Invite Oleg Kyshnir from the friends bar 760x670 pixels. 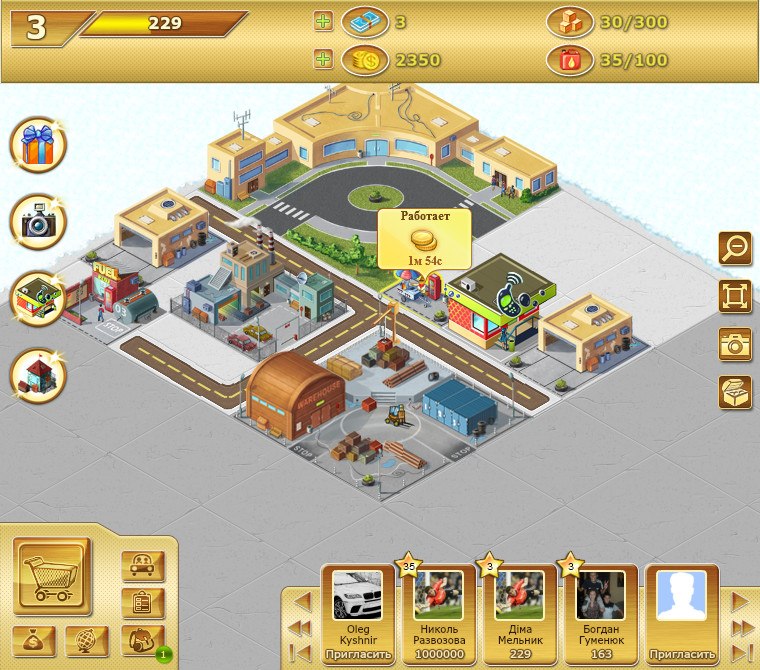[x=356, y=655]
